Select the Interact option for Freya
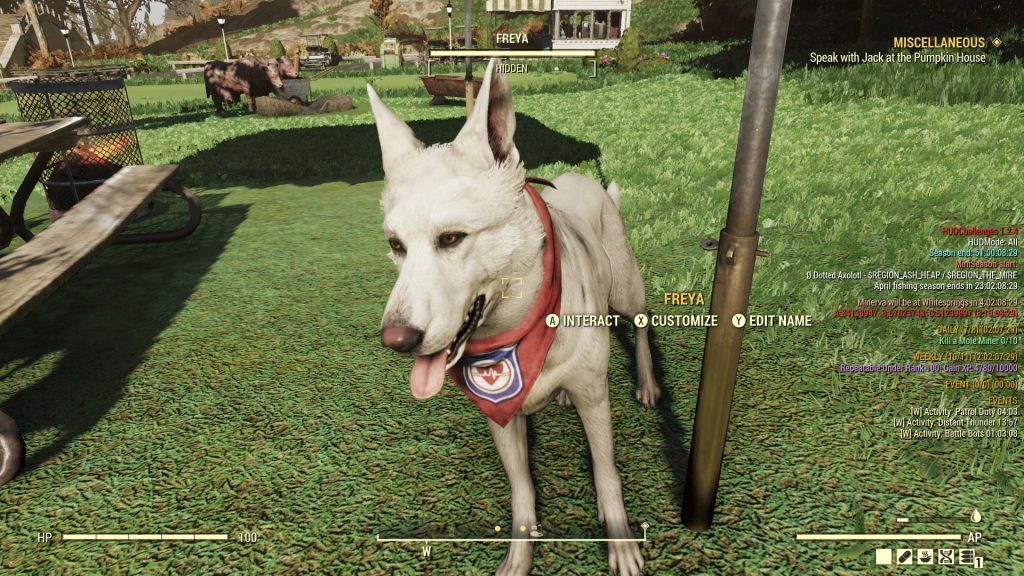This screenshot has width=1024, height=576. point(582,321)
